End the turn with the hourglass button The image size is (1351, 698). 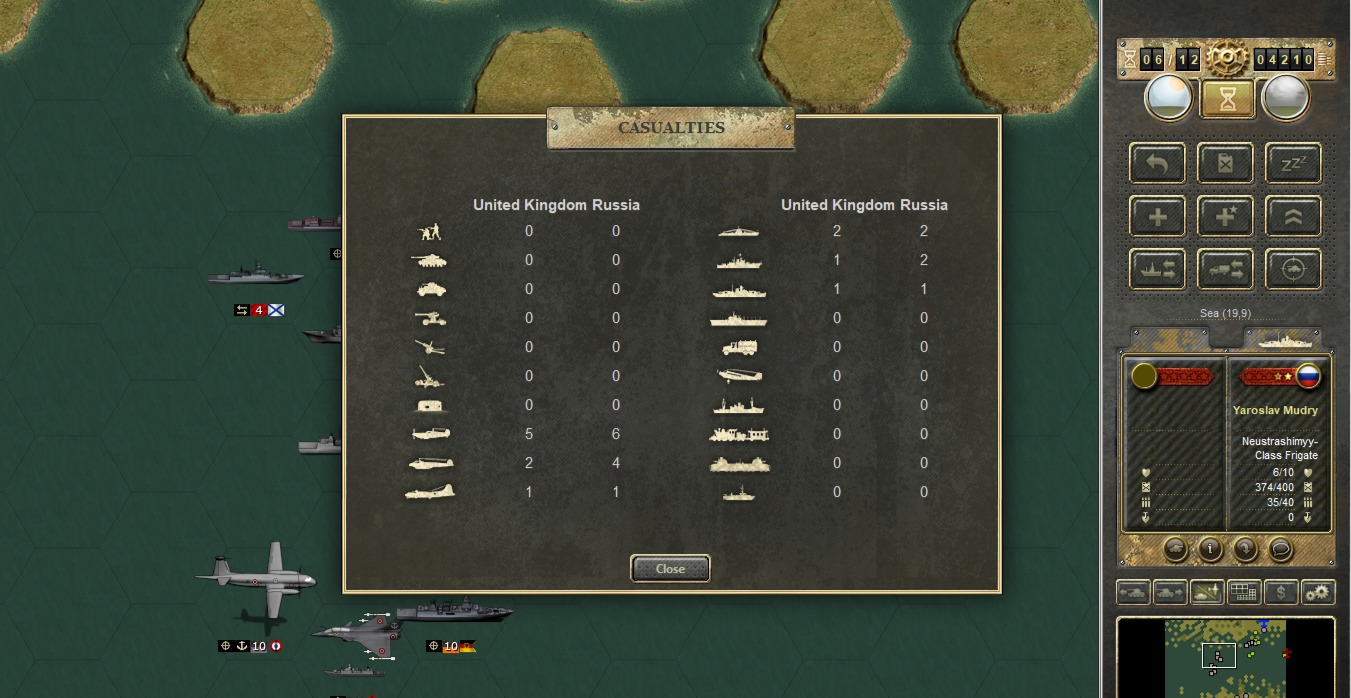pos(1225,98)
